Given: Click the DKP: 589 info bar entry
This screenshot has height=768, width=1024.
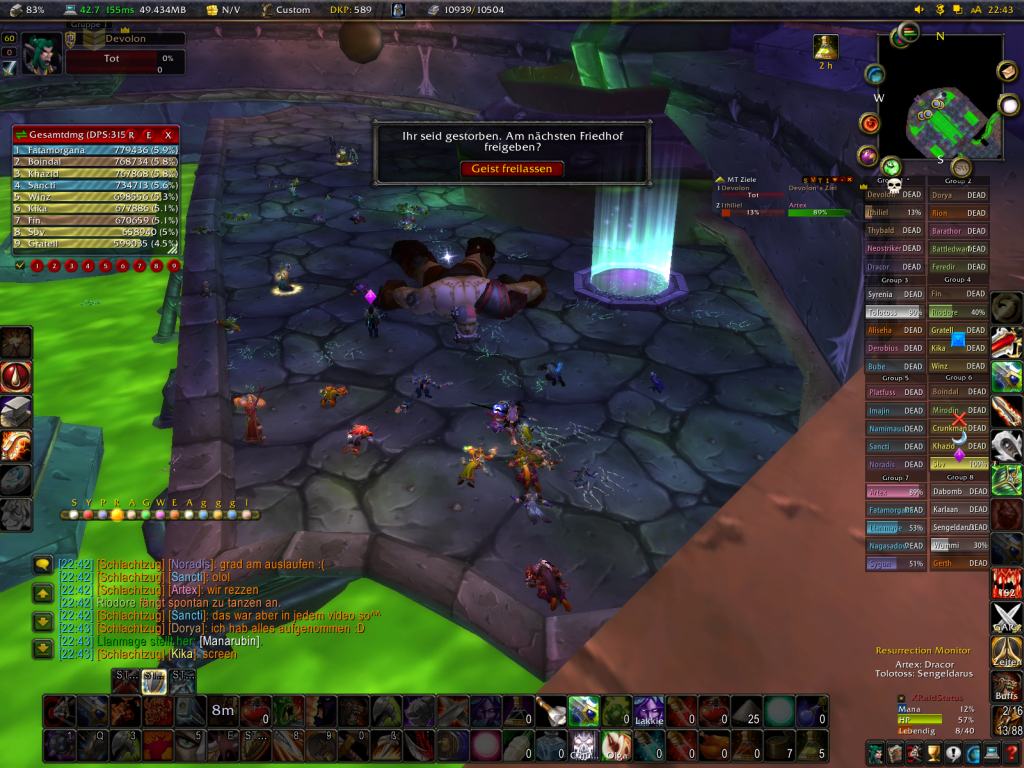Looking at the screenshot, I should (344, 9).
